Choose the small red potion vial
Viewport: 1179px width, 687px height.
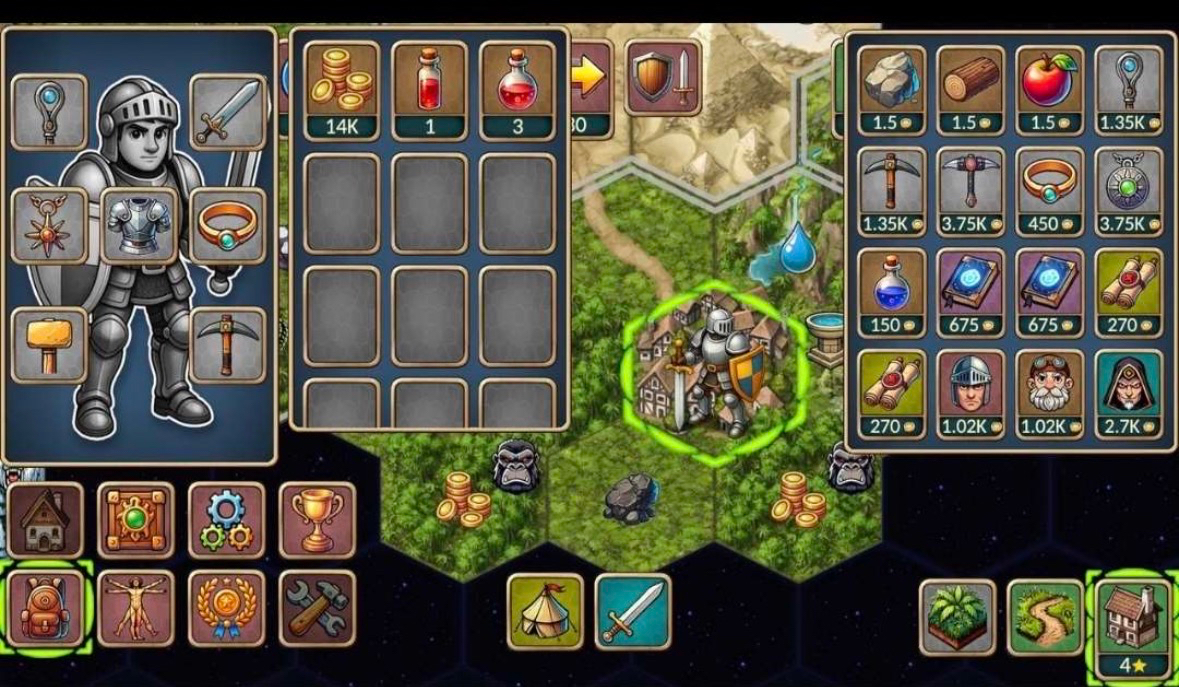(x=429, y=89)
